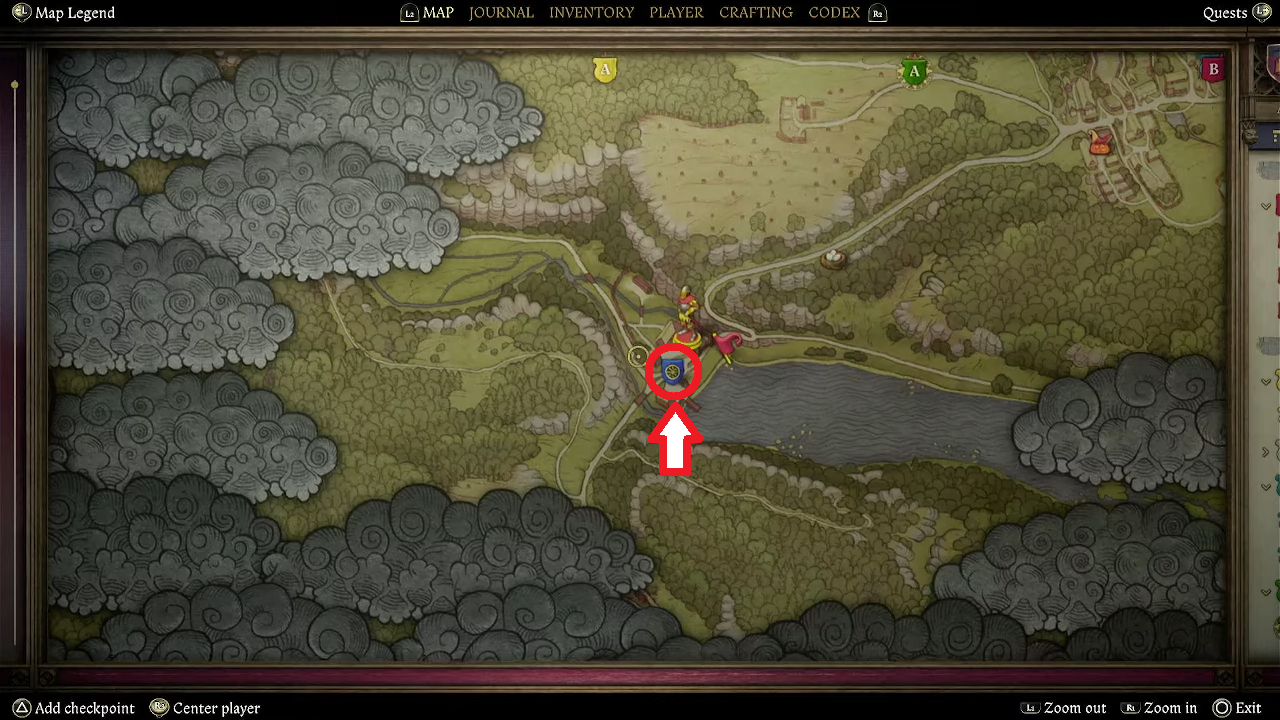
Task: Adjust the zoom slider on the left edge
Action: (14, 85)
